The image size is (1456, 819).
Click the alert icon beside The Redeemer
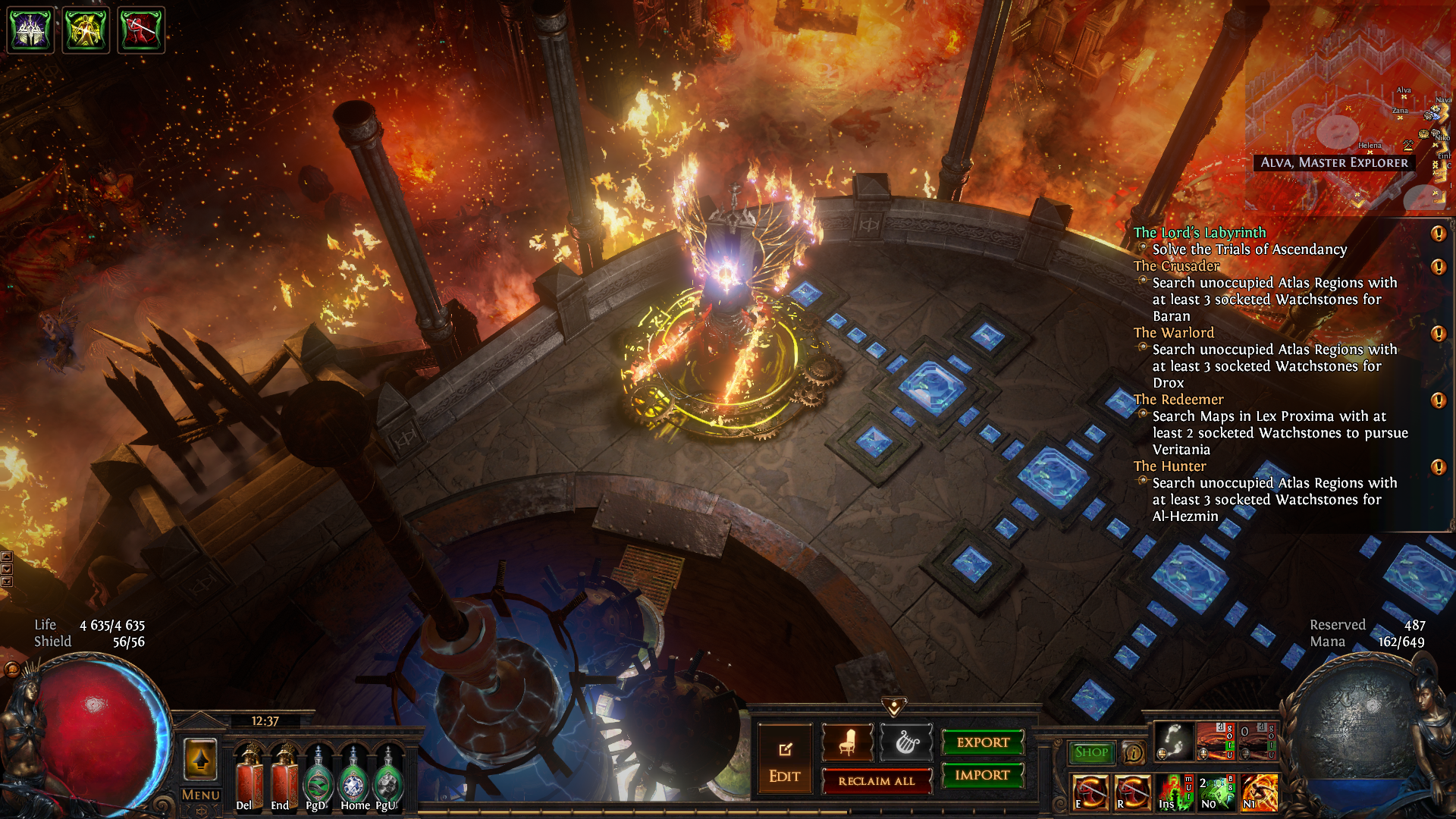tap(1438, 400)
